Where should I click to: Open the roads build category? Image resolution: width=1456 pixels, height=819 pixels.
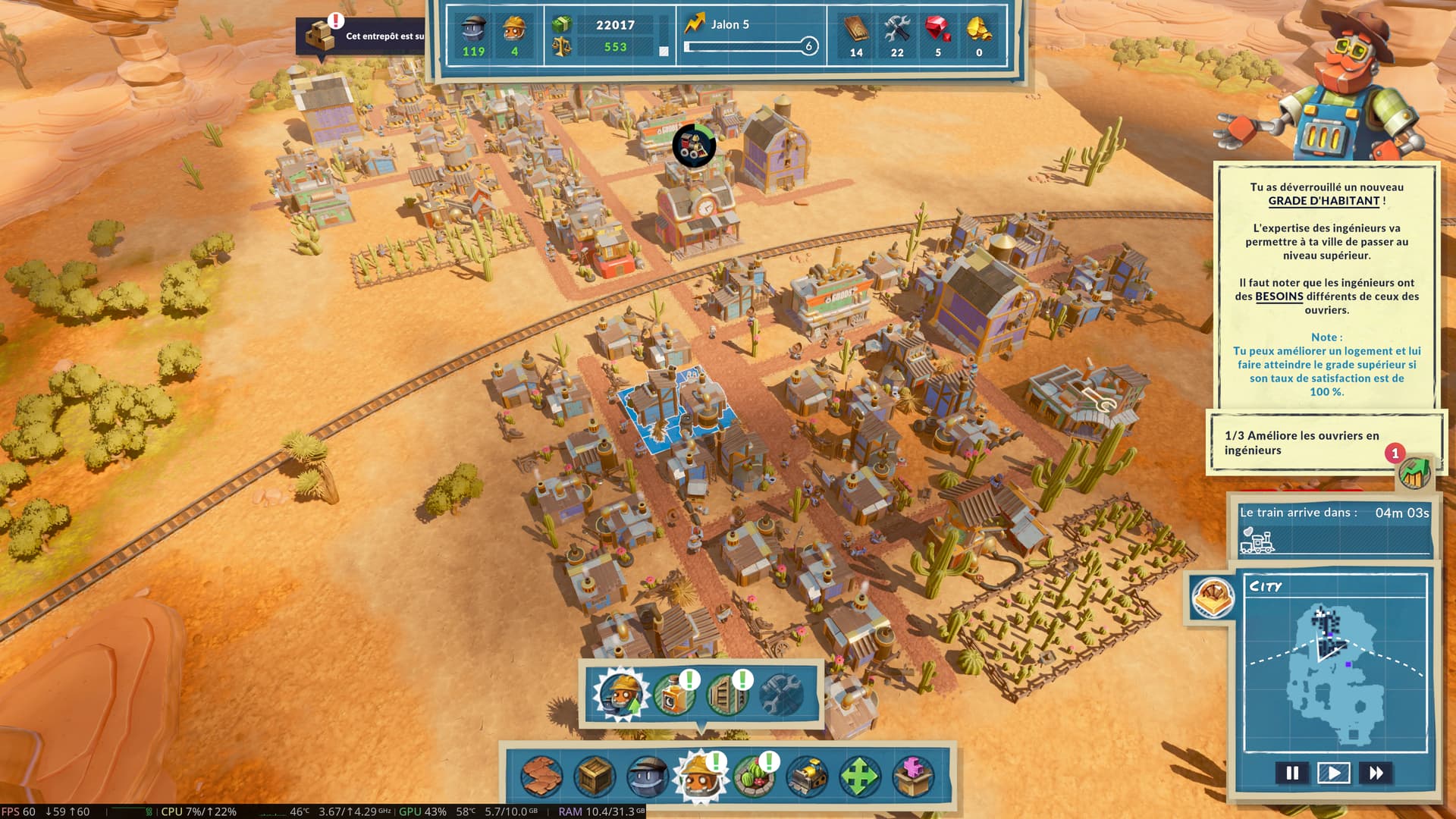541,777
